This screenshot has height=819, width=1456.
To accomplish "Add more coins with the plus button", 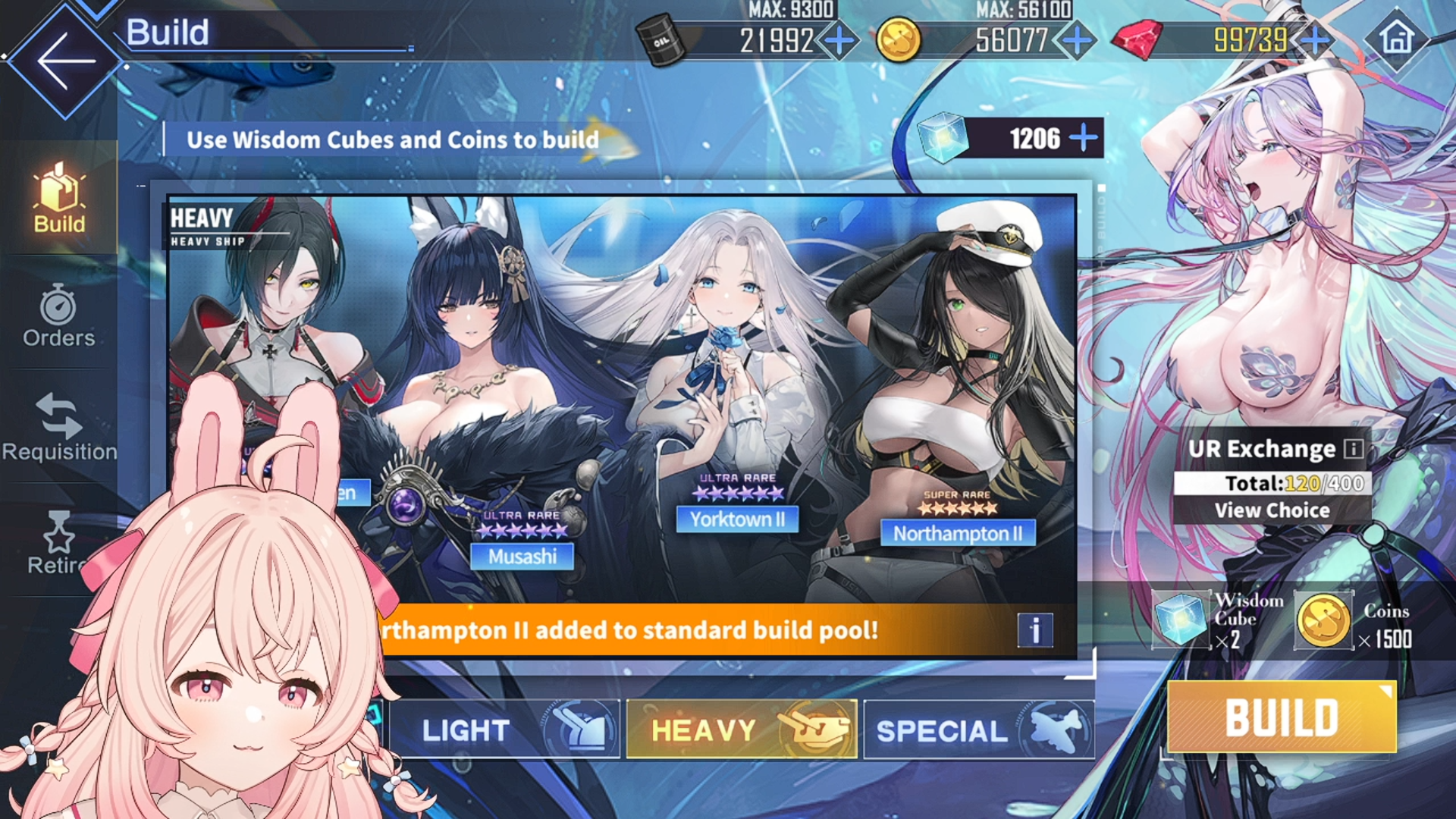I will pyautogui.click(x=1078, y=39).
